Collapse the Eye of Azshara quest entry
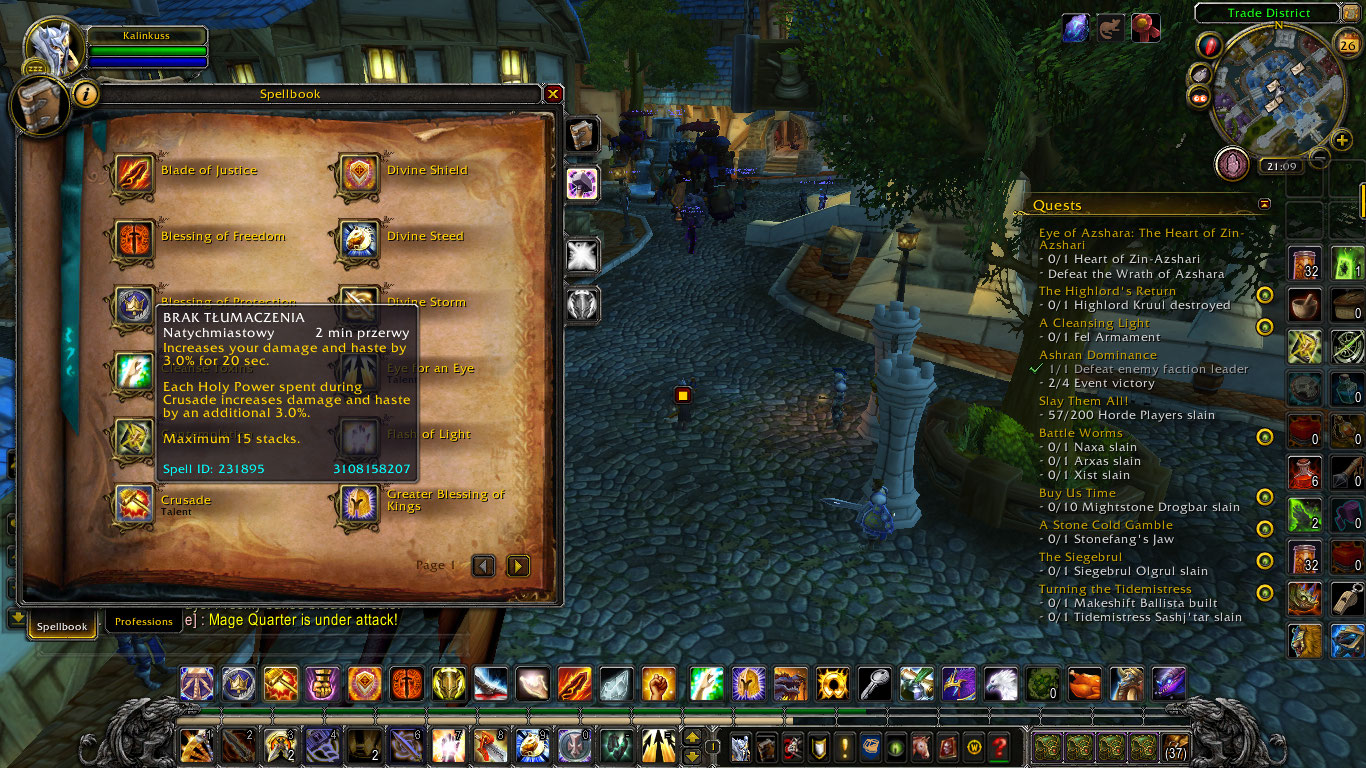Viewport: 1366px width, 768px height. pyautogui.click(x=1130, y=232)
